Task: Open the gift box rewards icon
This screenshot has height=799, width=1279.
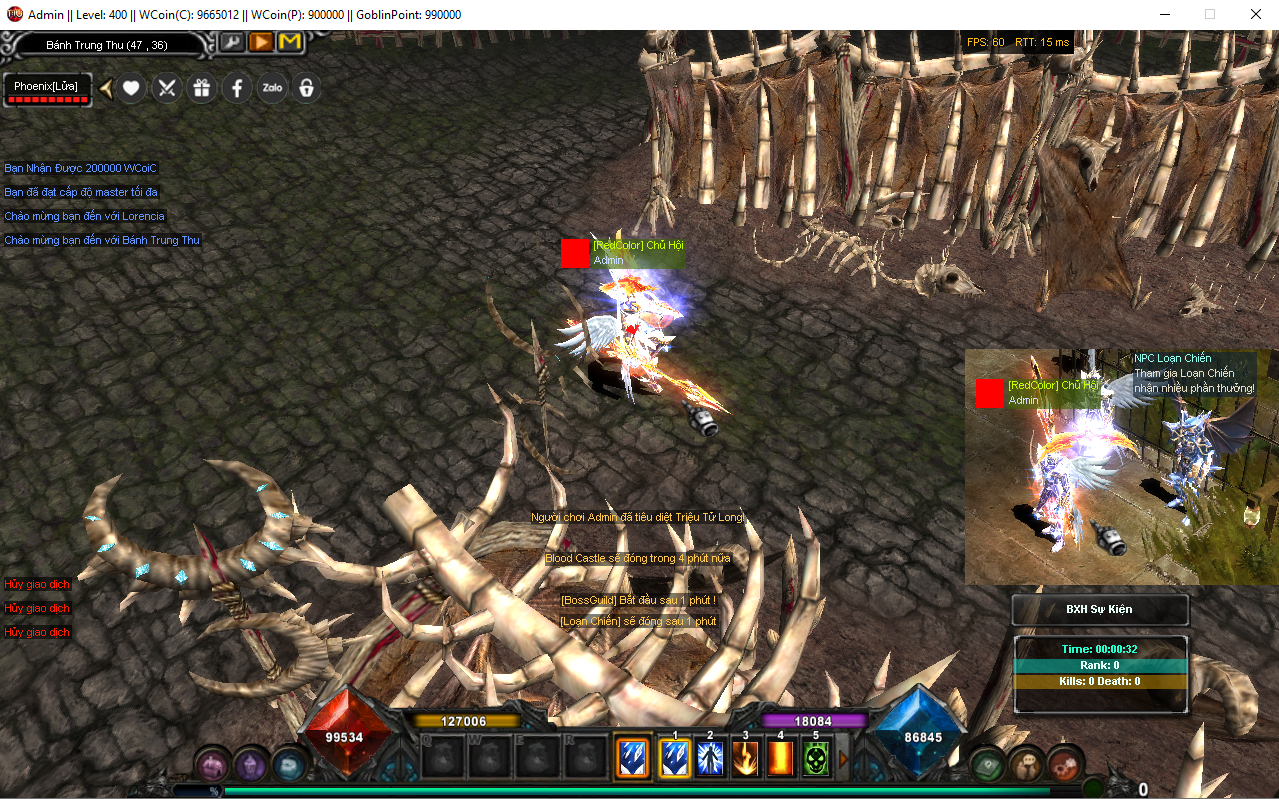Action: click(x=202, y=88)
